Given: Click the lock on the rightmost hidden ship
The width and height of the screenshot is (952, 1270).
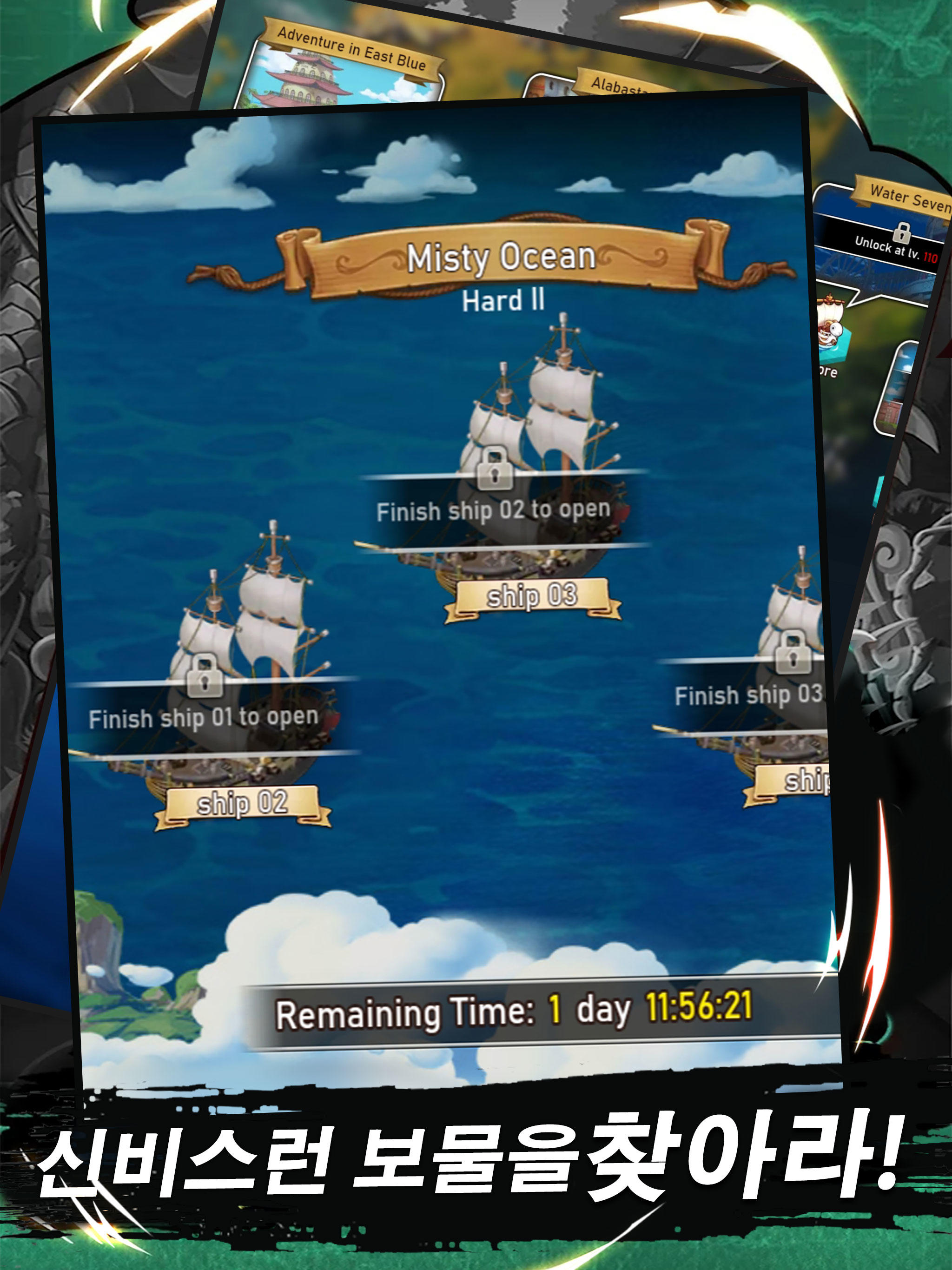Looking at the screenshot, I should pyautogui.click(x=794, y=657).
